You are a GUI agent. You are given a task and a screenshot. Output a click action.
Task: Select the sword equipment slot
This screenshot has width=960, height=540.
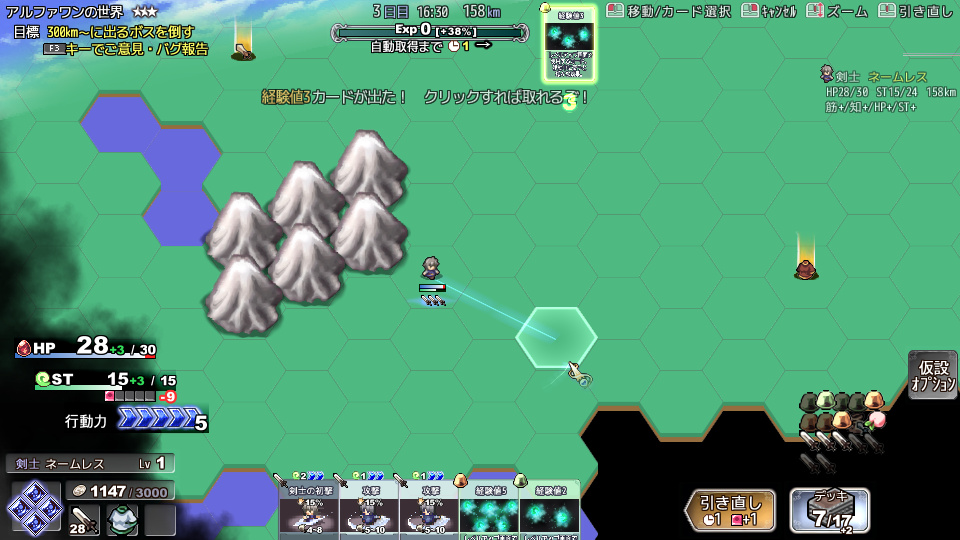(83, 518)
